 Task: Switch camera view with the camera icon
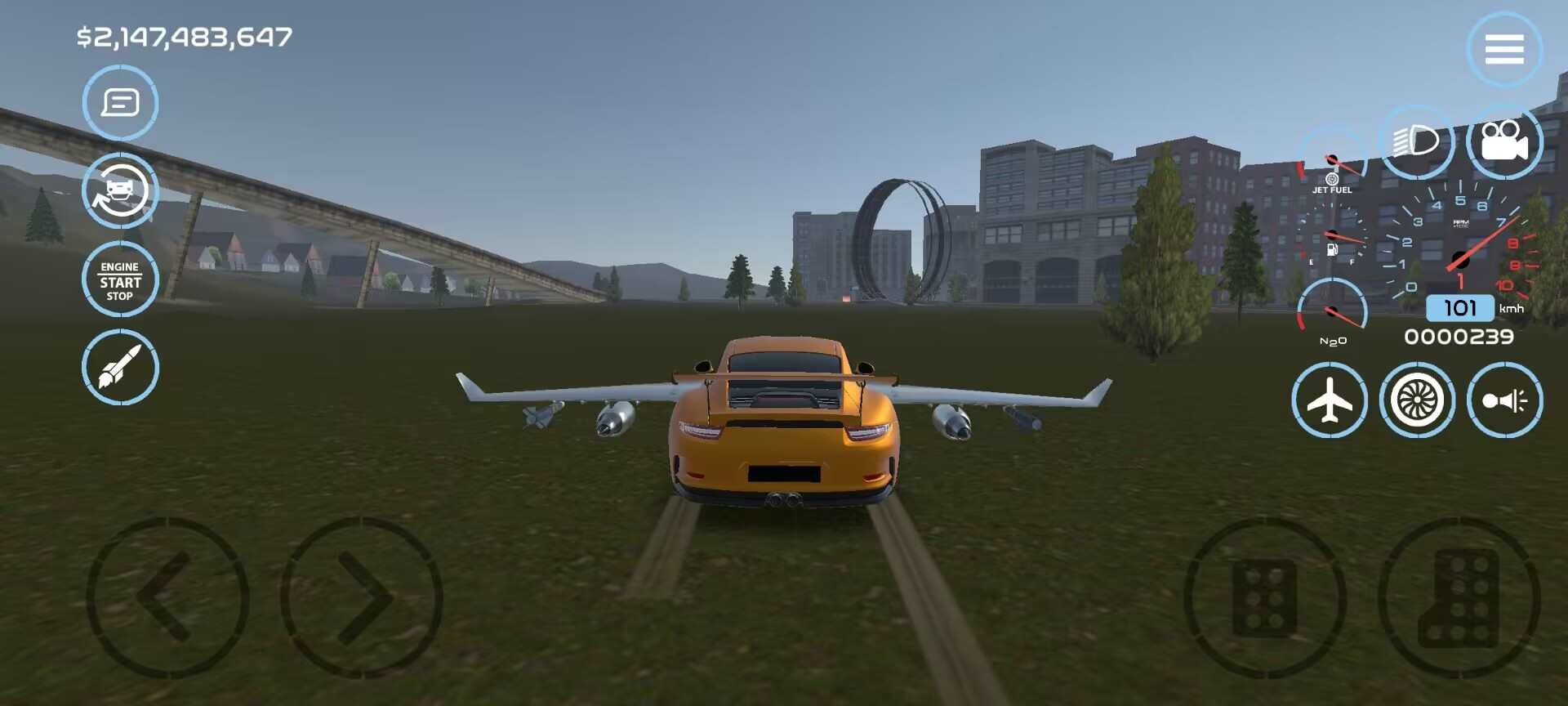1504,141
